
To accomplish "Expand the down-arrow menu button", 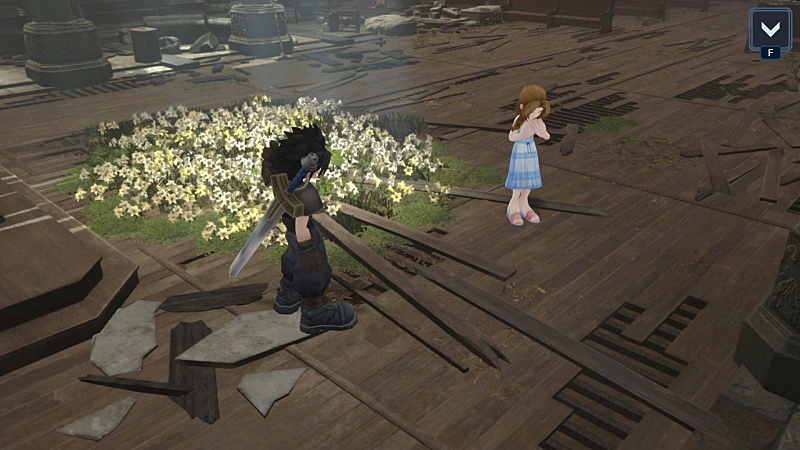I will click(770, 27).
